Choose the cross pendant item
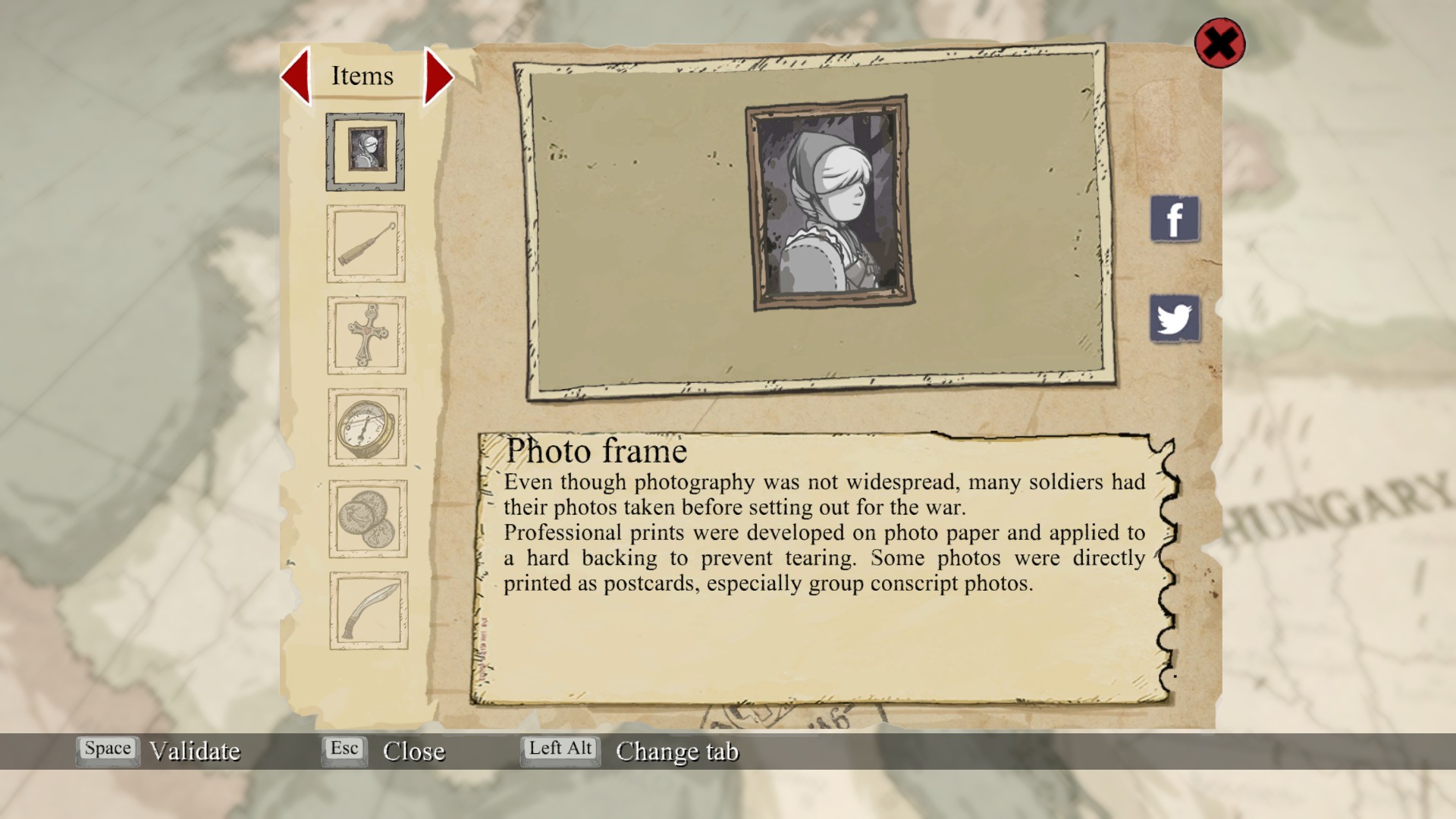Screen dimensions: 1456x819 click(367, 335)
